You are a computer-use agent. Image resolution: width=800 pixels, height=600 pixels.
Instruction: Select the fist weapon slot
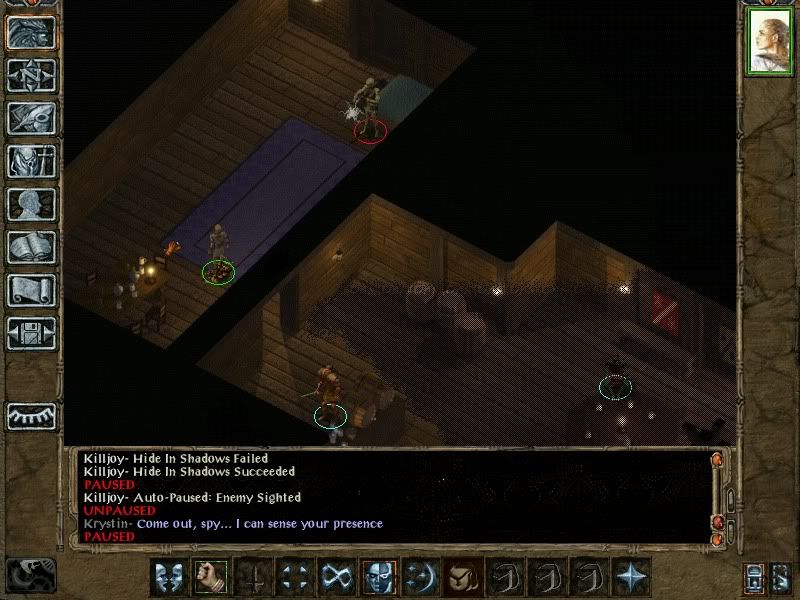(208, 577)
